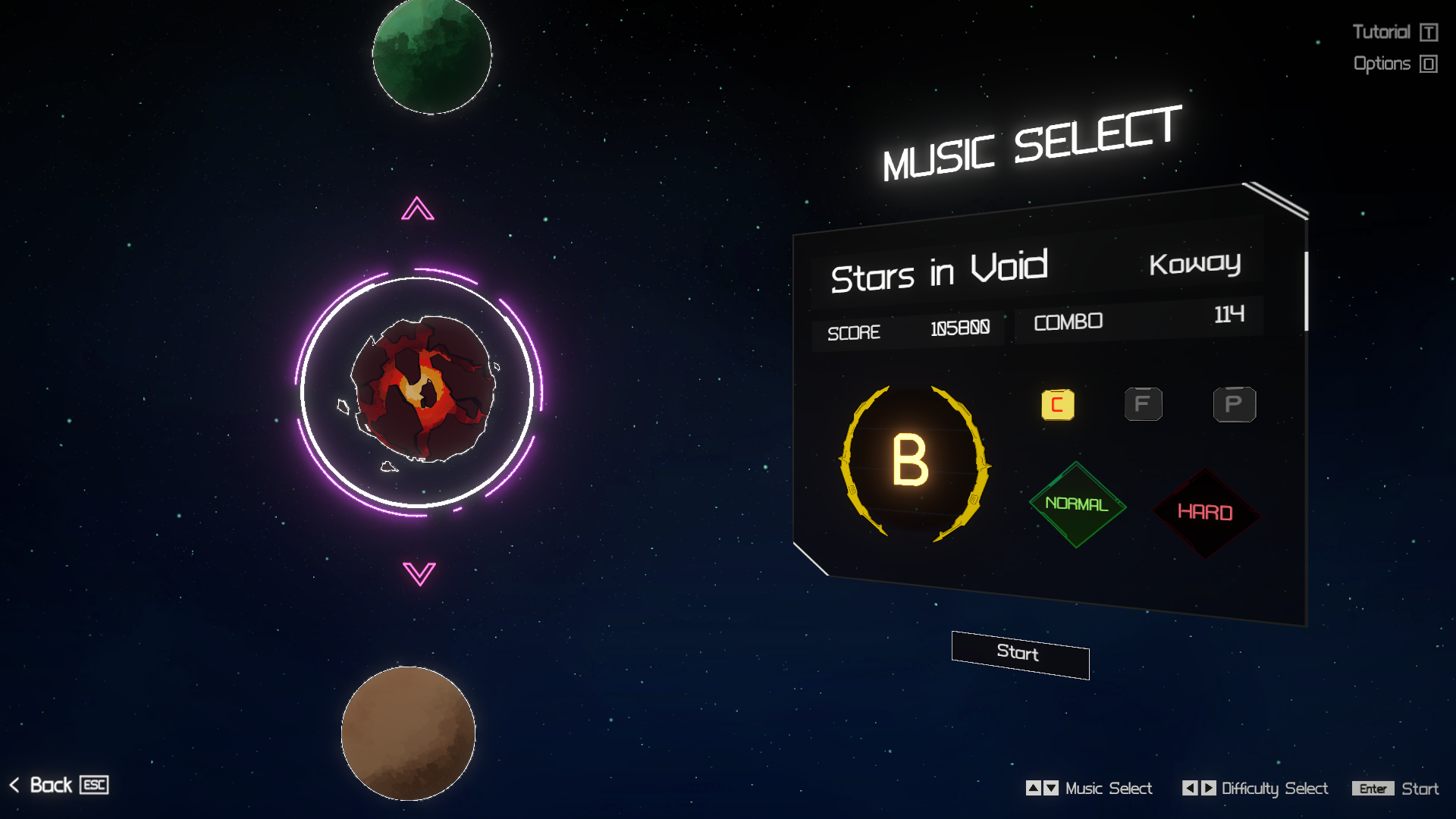
Task: Click the red lava planet currently selected
Action: pyautogui.click(x=422, y=389)
